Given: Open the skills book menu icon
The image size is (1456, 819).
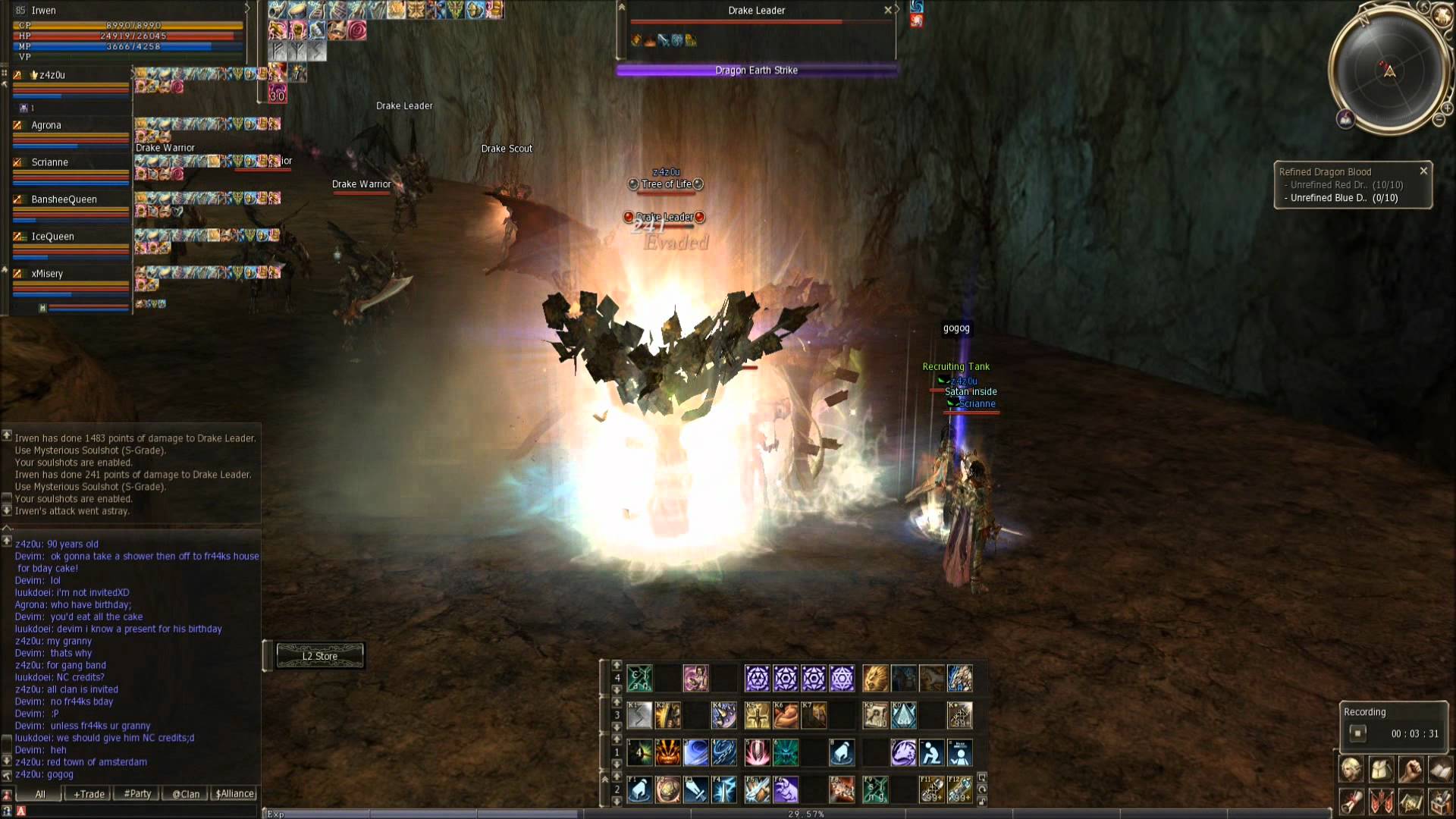Looking at the screenshot, I should click(x=1440, y=770).
